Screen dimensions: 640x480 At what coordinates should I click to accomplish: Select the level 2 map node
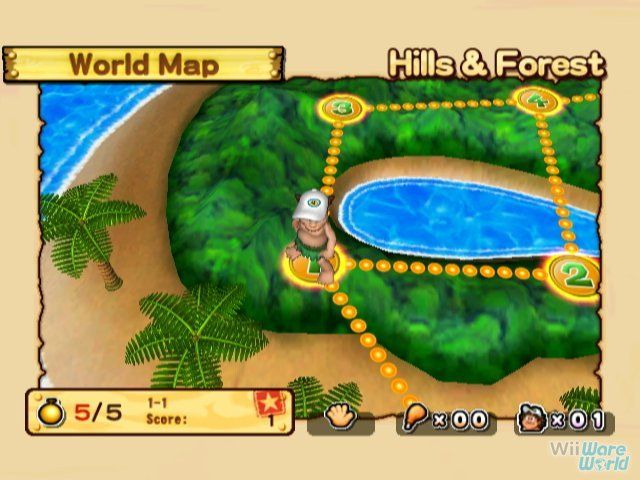point(572,271)
